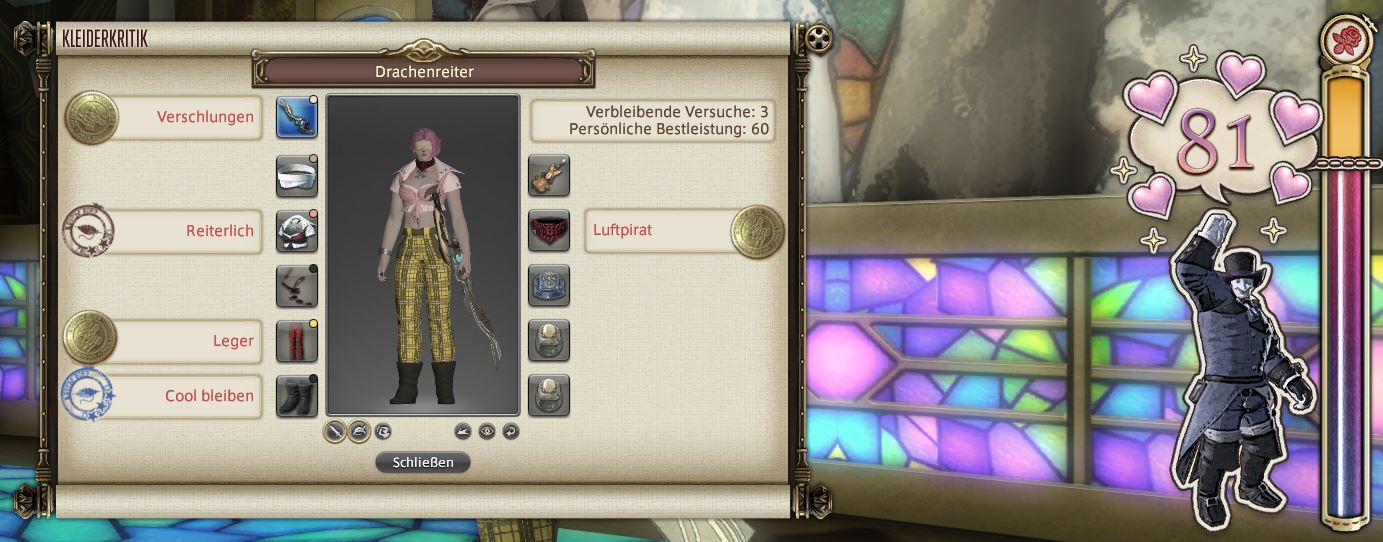Image resolution: width=1383 pixels, height=542 pixels.
Task: Click the Schließen button
Action: 422,462
